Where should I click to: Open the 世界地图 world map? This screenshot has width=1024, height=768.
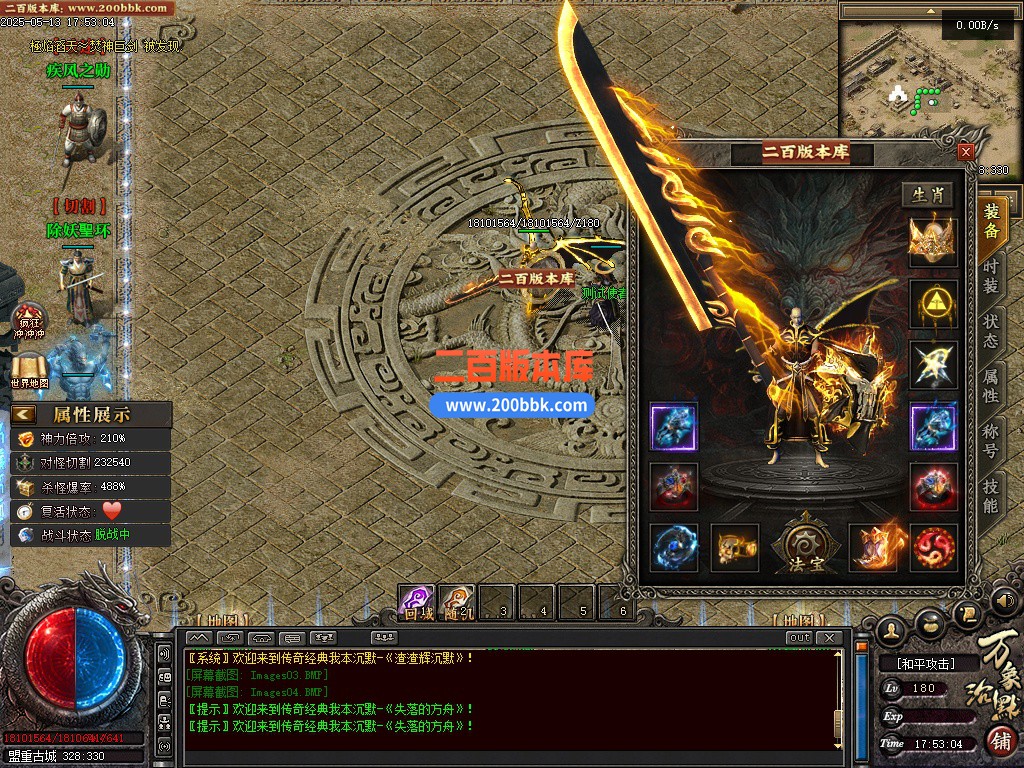[x=29, y=369]
